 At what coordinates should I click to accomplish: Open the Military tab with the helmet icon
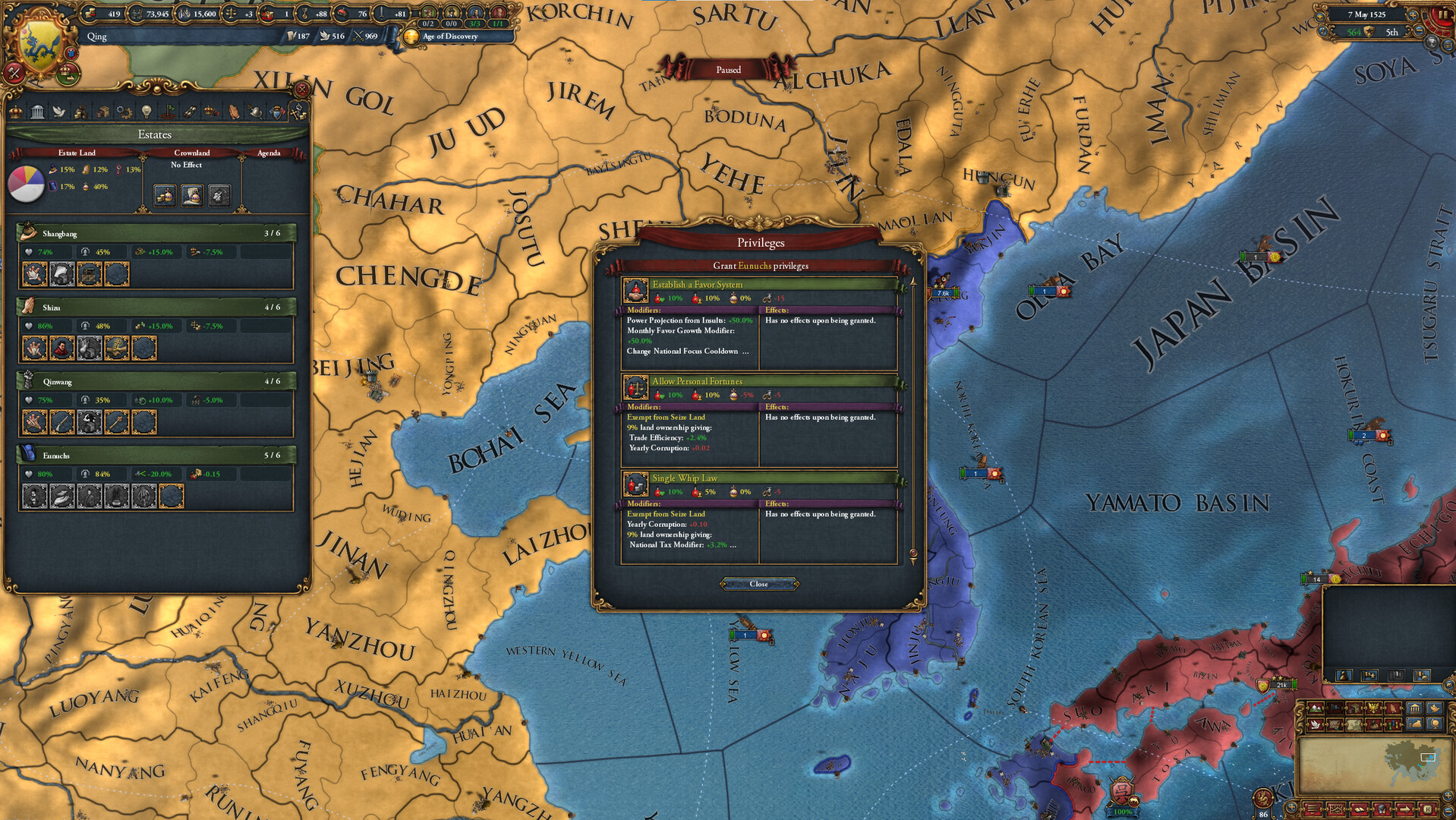coord(255,111)
